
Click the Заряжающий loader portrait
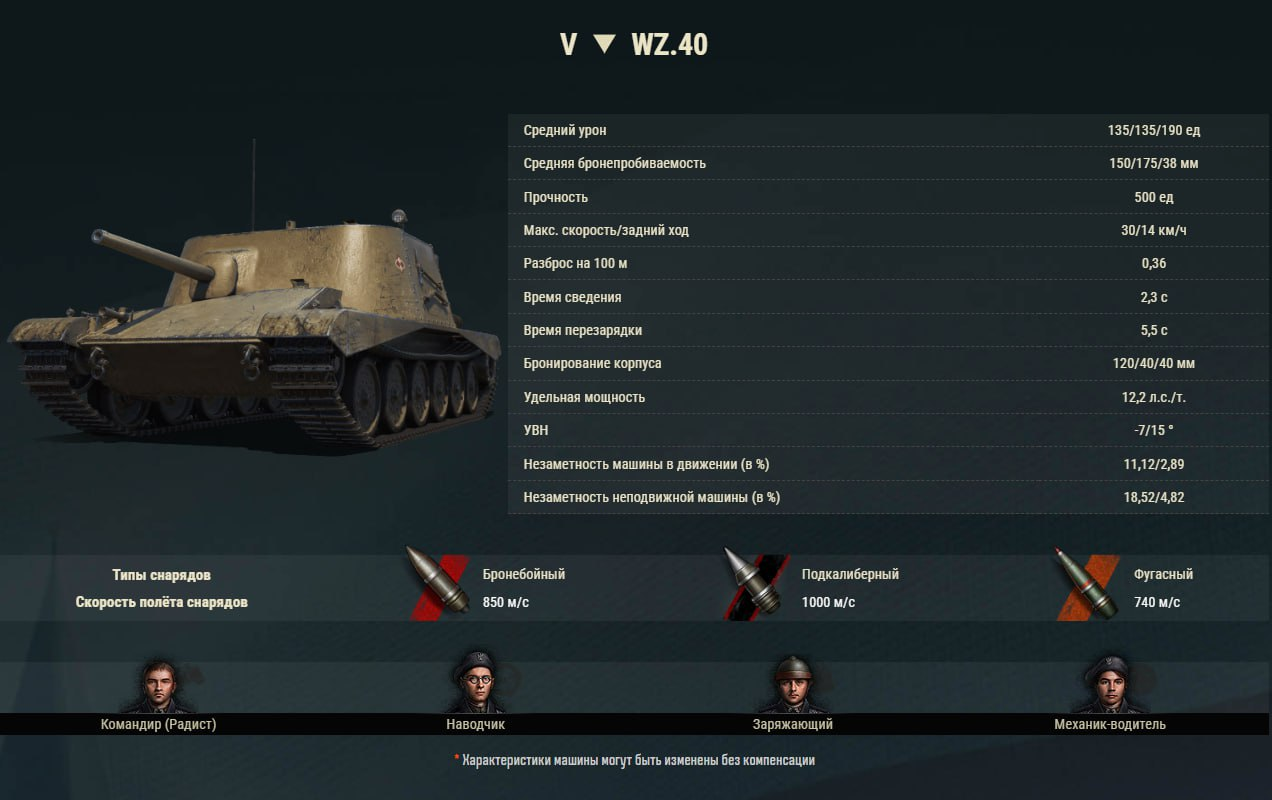pyautogui.click(x=792, y=685)
